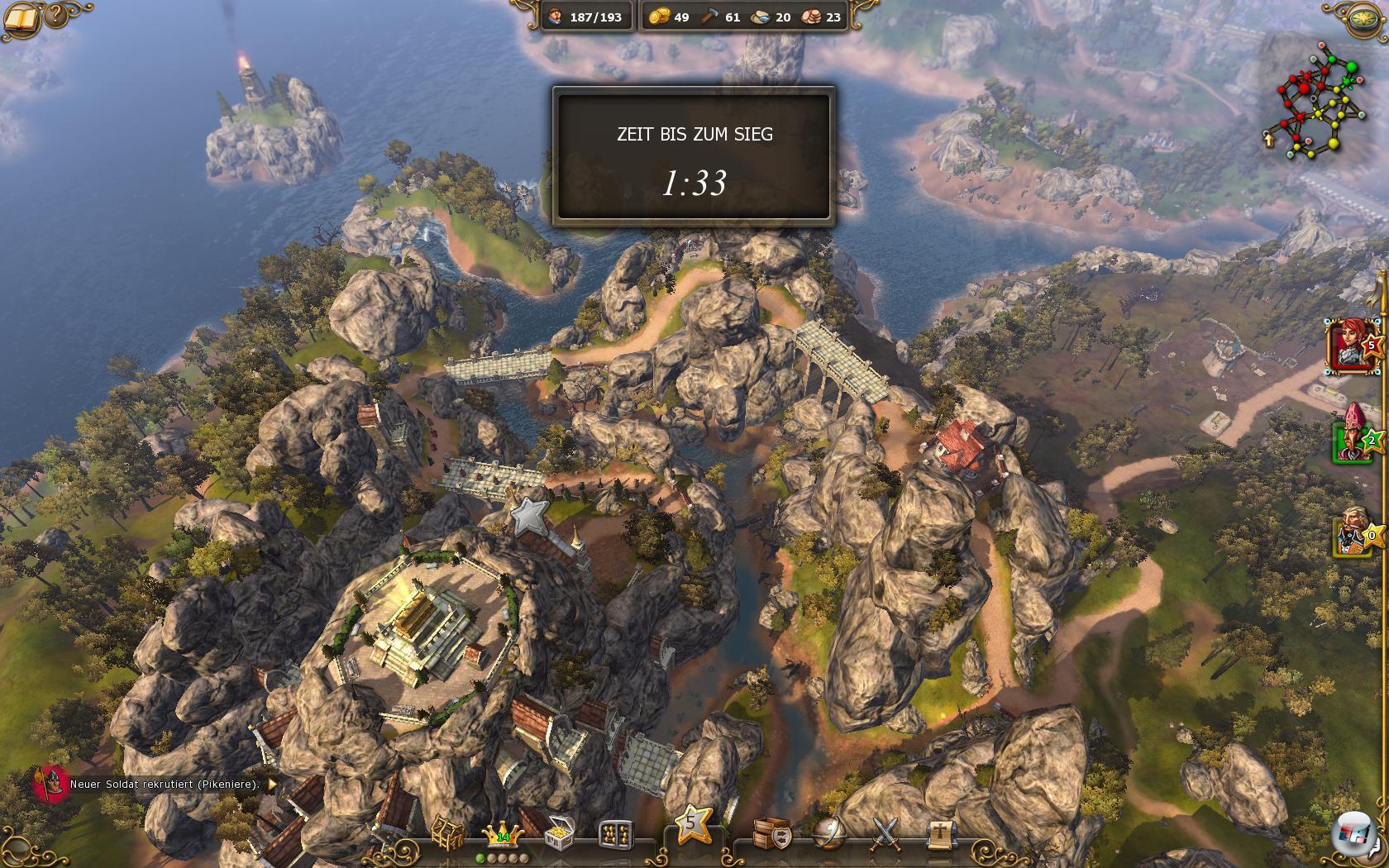The image size is (1389, 868).
Task: Toggle the compass rose button
Action: pos(1366,18)
